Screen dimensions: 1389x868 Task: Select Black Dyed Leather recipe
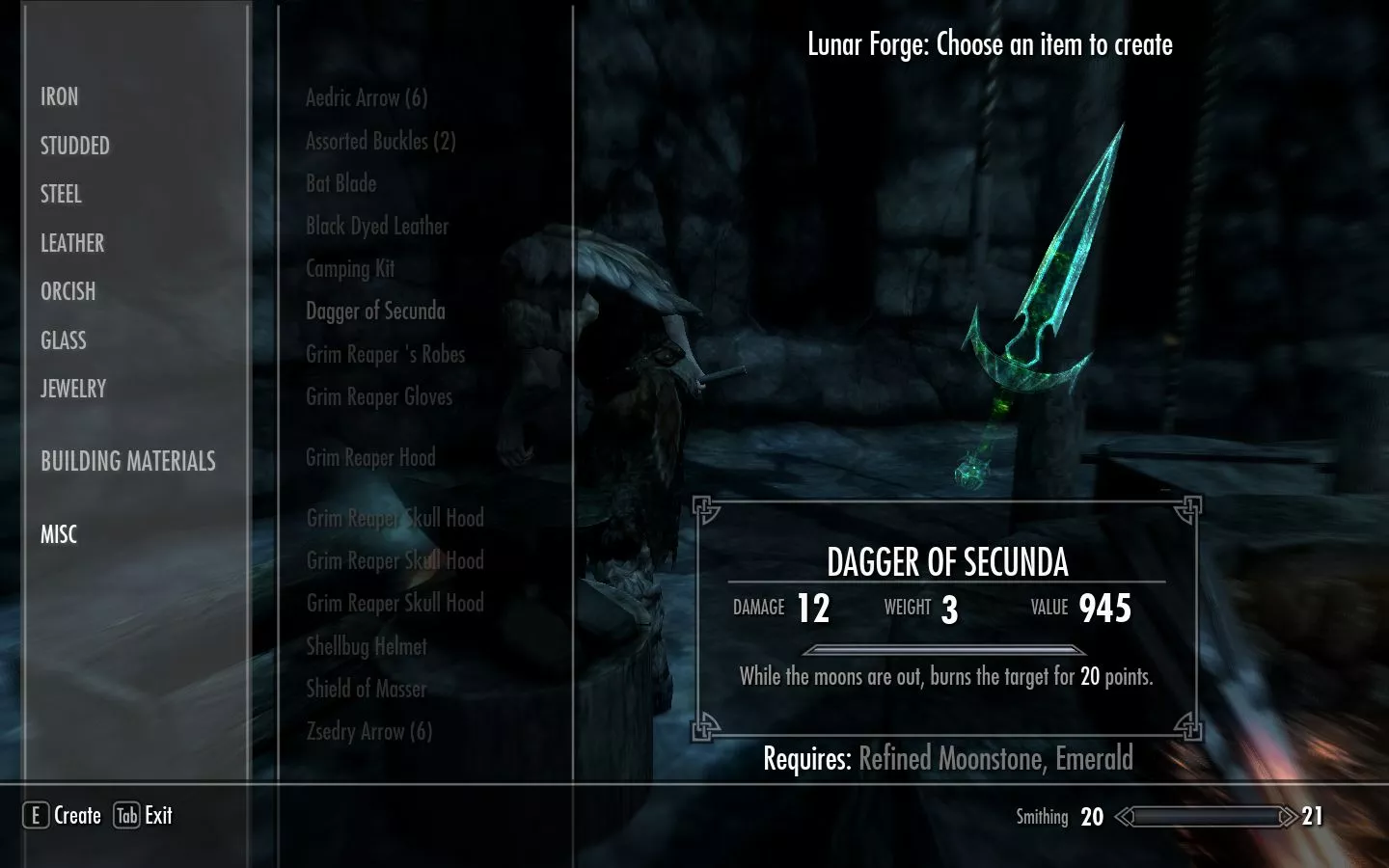[377, 226]
